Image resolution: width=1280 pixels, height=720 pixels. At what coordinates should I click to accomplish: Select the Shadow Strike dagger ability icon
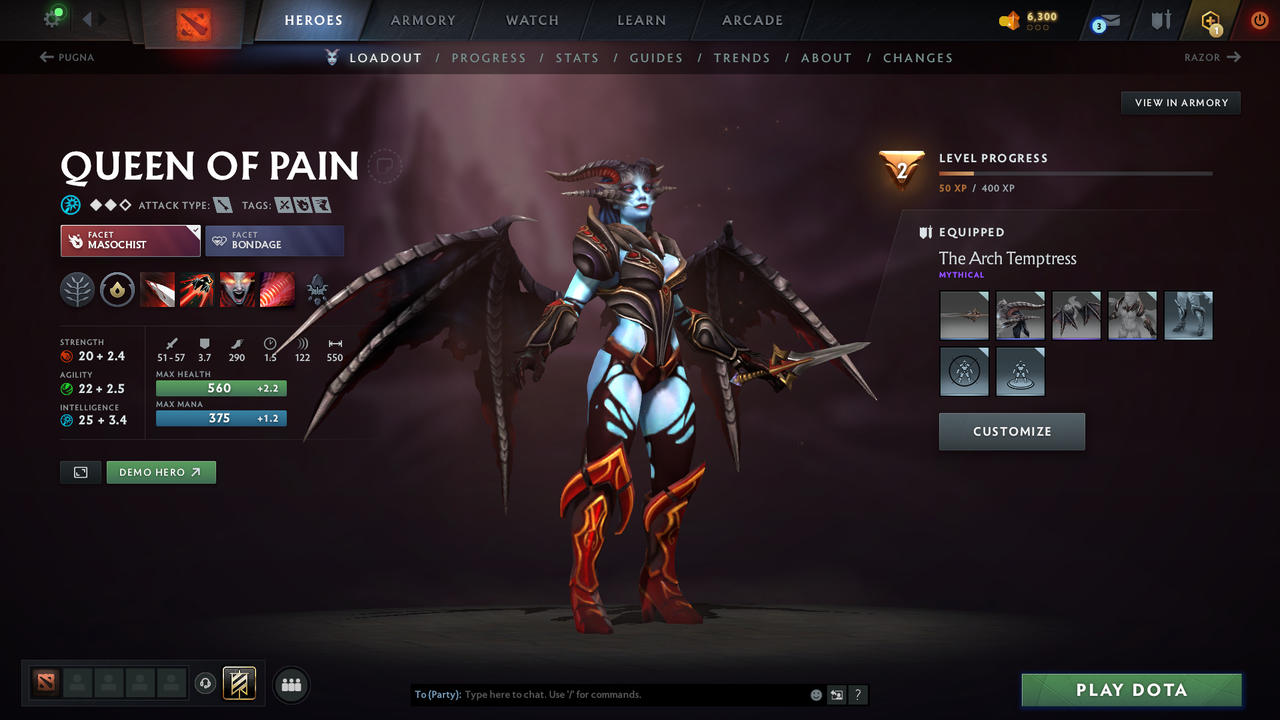(x=158, y=290)
